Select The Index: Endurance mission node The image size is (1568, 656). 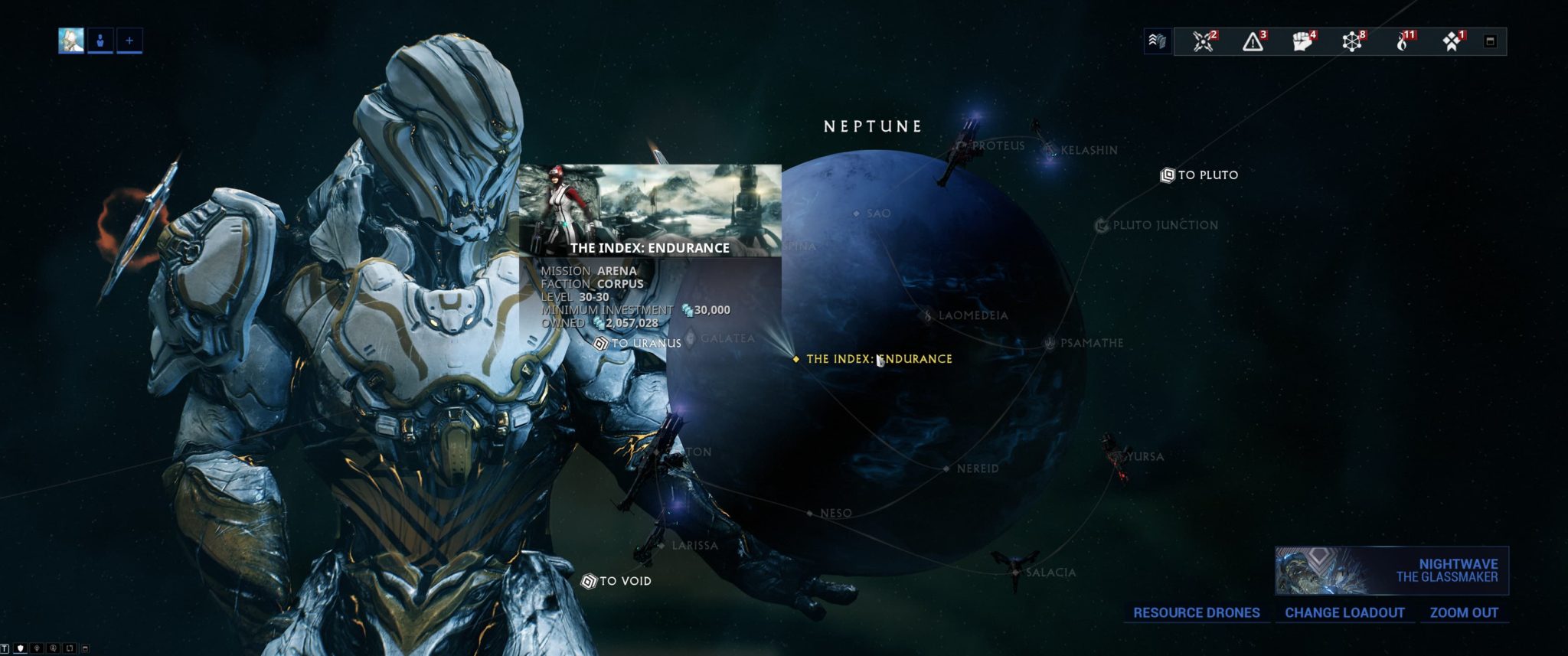coord(878,359)
